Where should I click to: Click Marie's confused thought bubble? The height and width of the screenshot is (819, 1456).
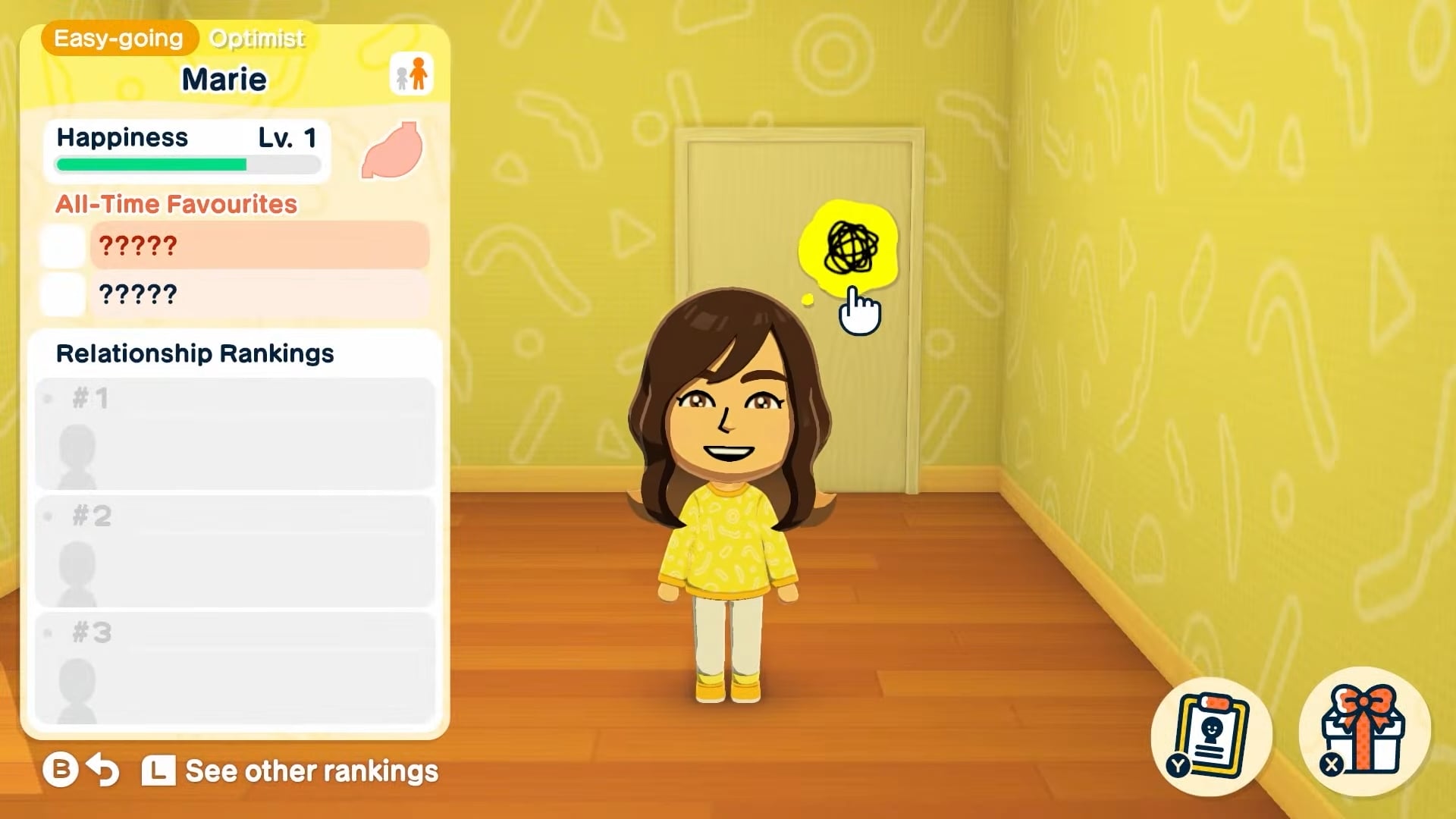[x=849, y=246]
